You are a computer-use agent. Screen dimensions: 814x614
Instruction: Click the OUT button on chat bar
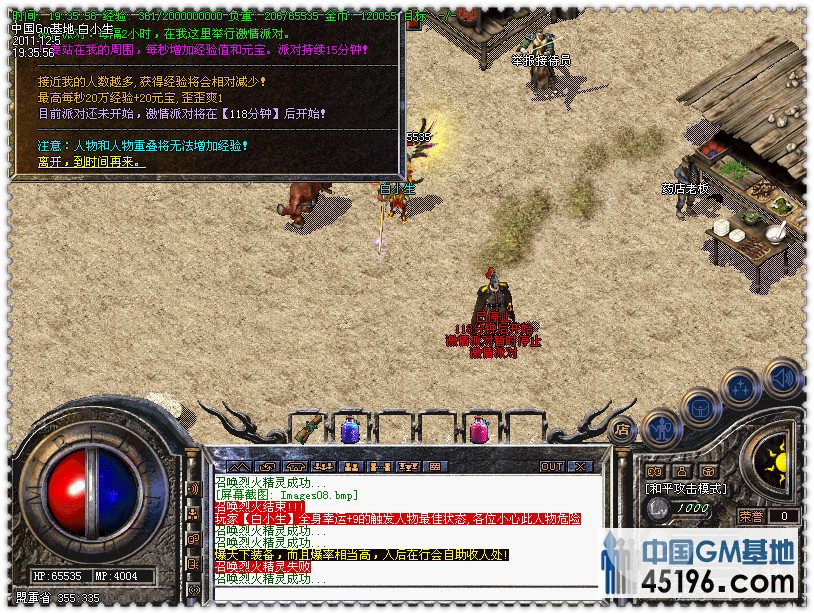pos(552,466)
